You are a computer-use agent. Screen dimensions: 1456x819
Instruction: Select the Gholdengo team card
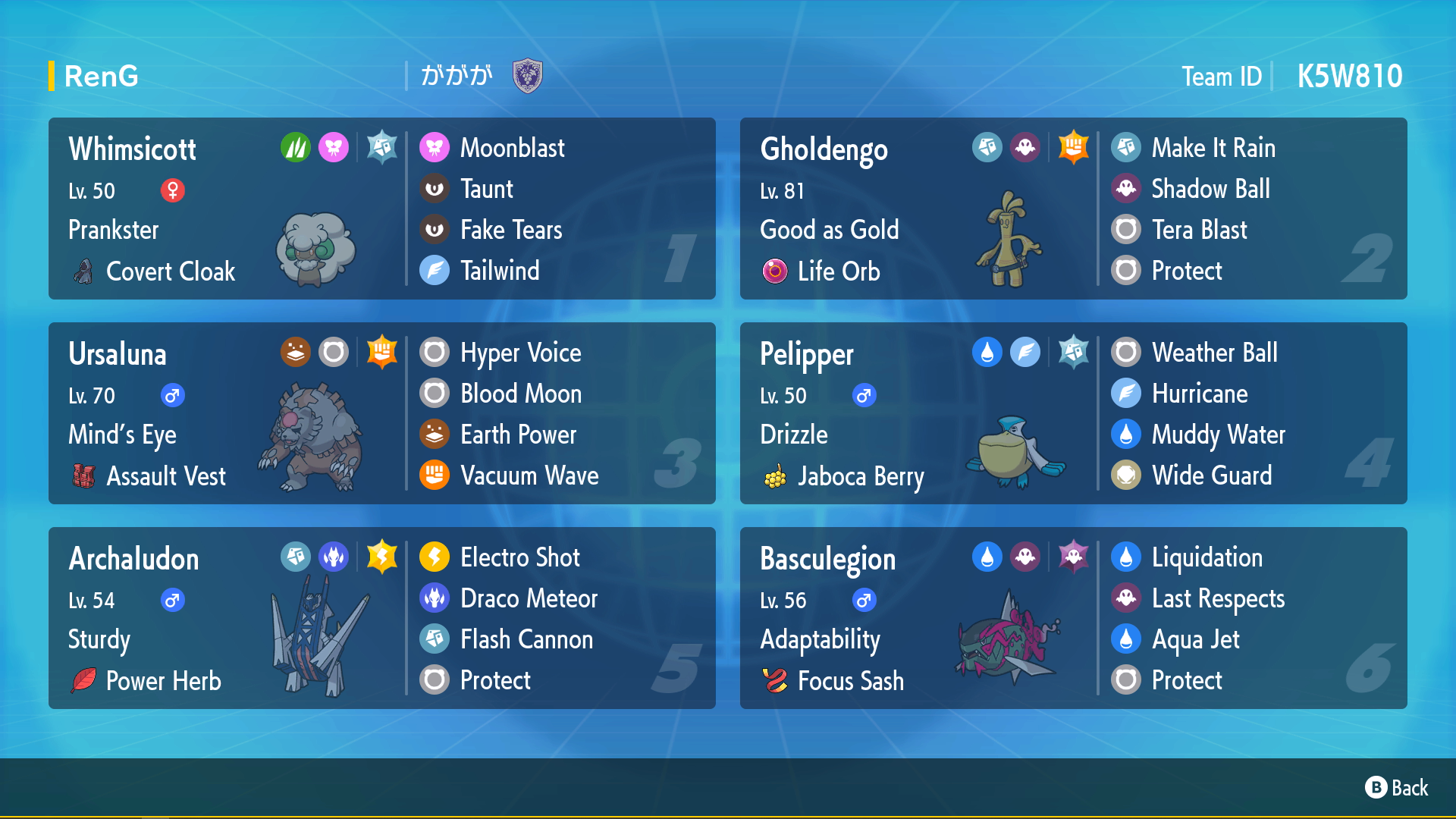[1073, 209]
